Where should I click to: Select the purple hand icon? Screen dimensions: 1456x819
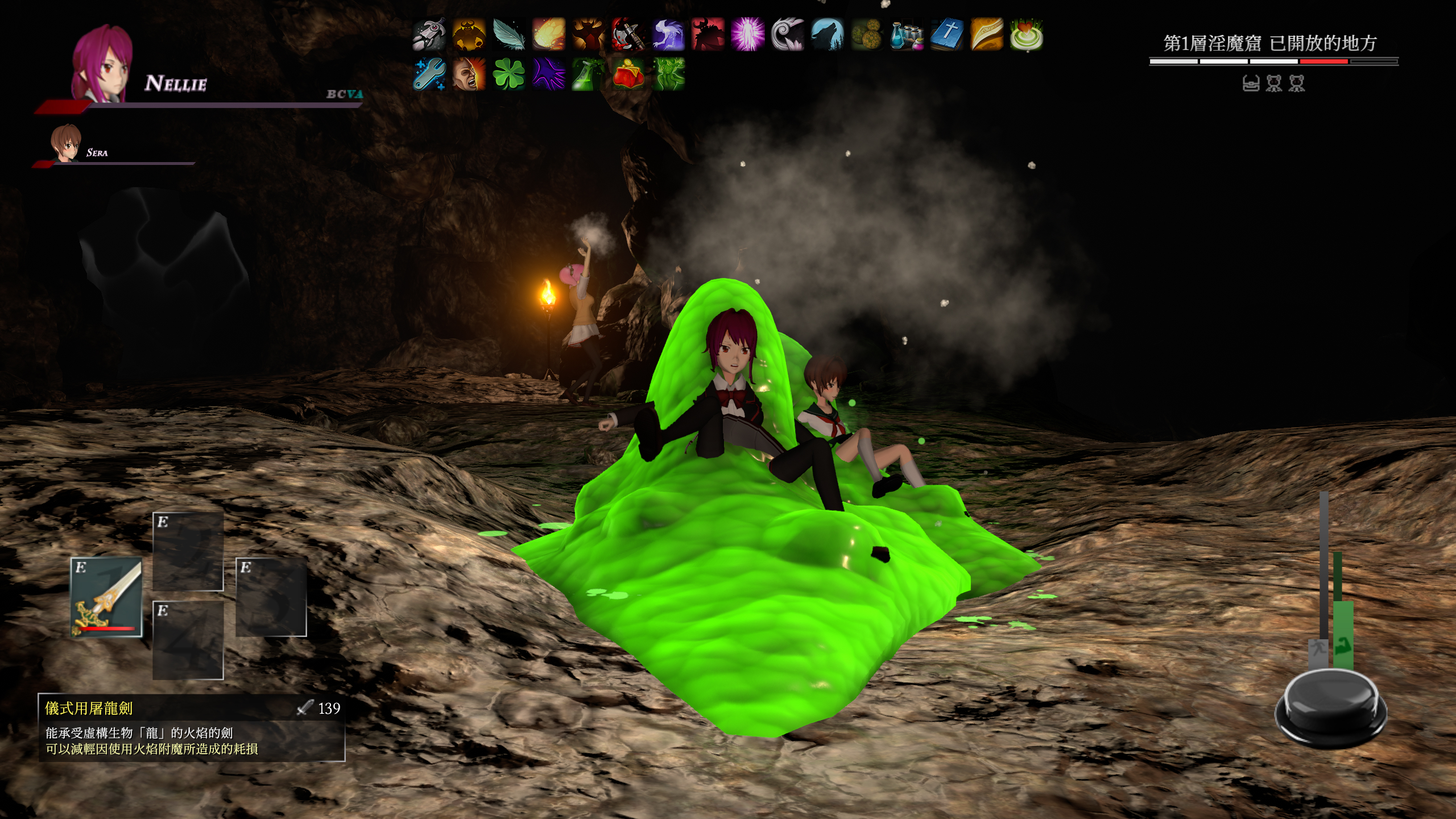pos(548,74)
